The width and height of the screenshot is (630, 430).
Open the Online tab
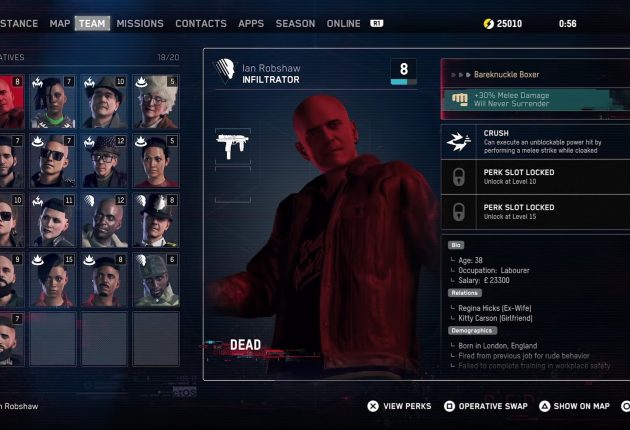[x=343, y=23]
